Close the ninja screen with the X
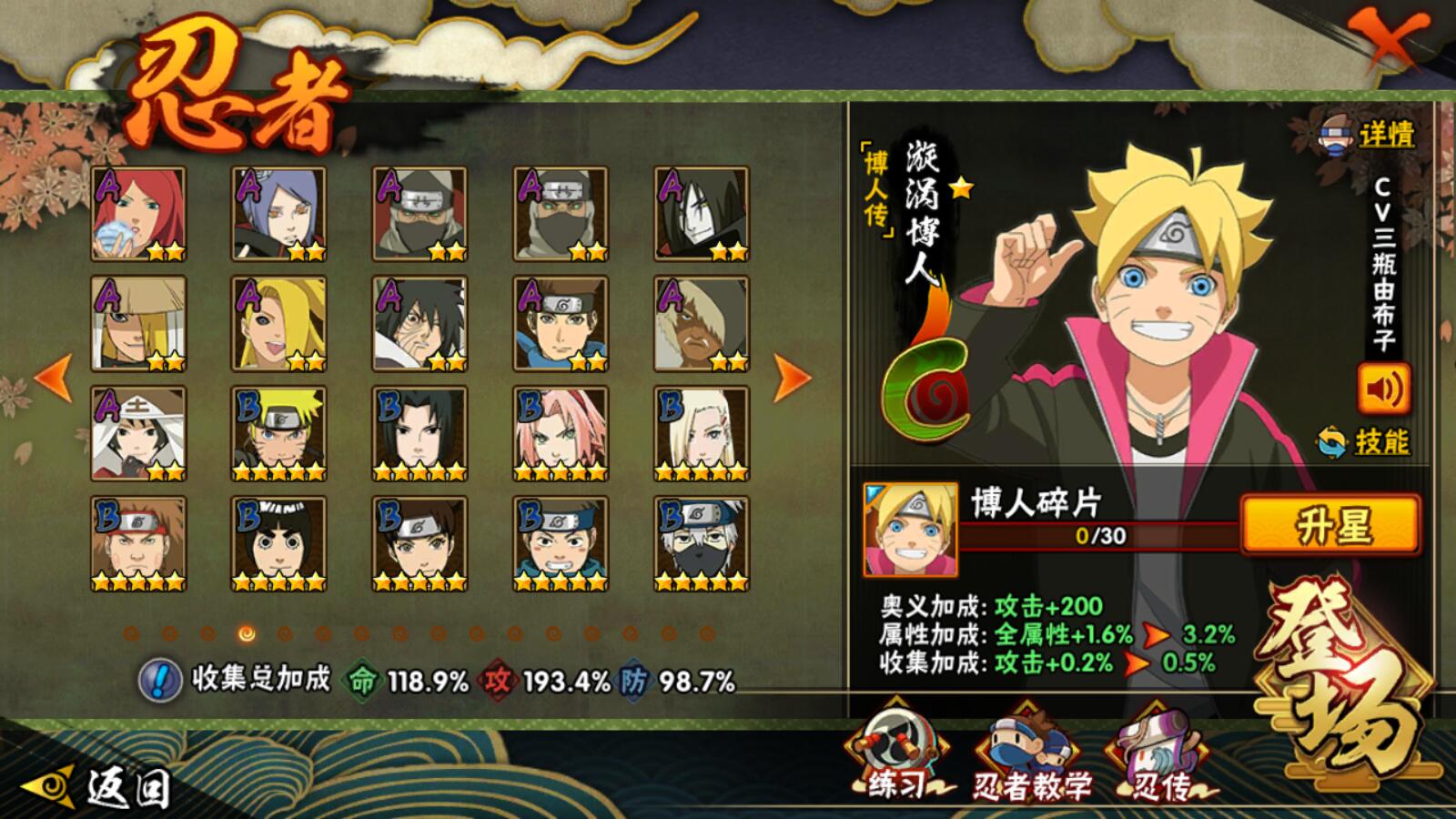 tap(1383, 41)
